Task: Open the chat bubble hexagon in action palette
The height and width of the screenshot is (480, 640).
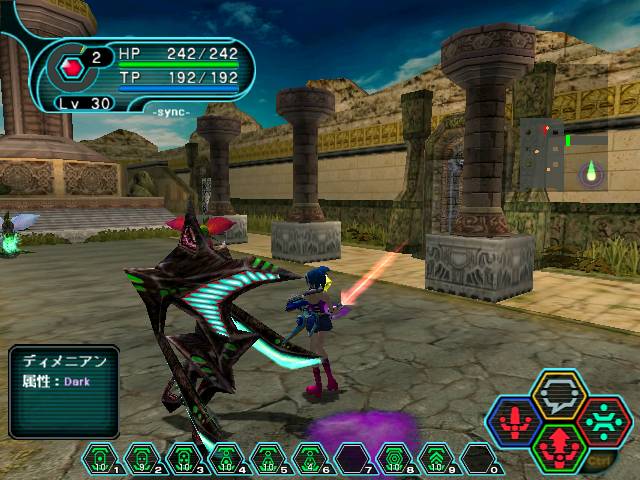Action: [x=558, y=397]
